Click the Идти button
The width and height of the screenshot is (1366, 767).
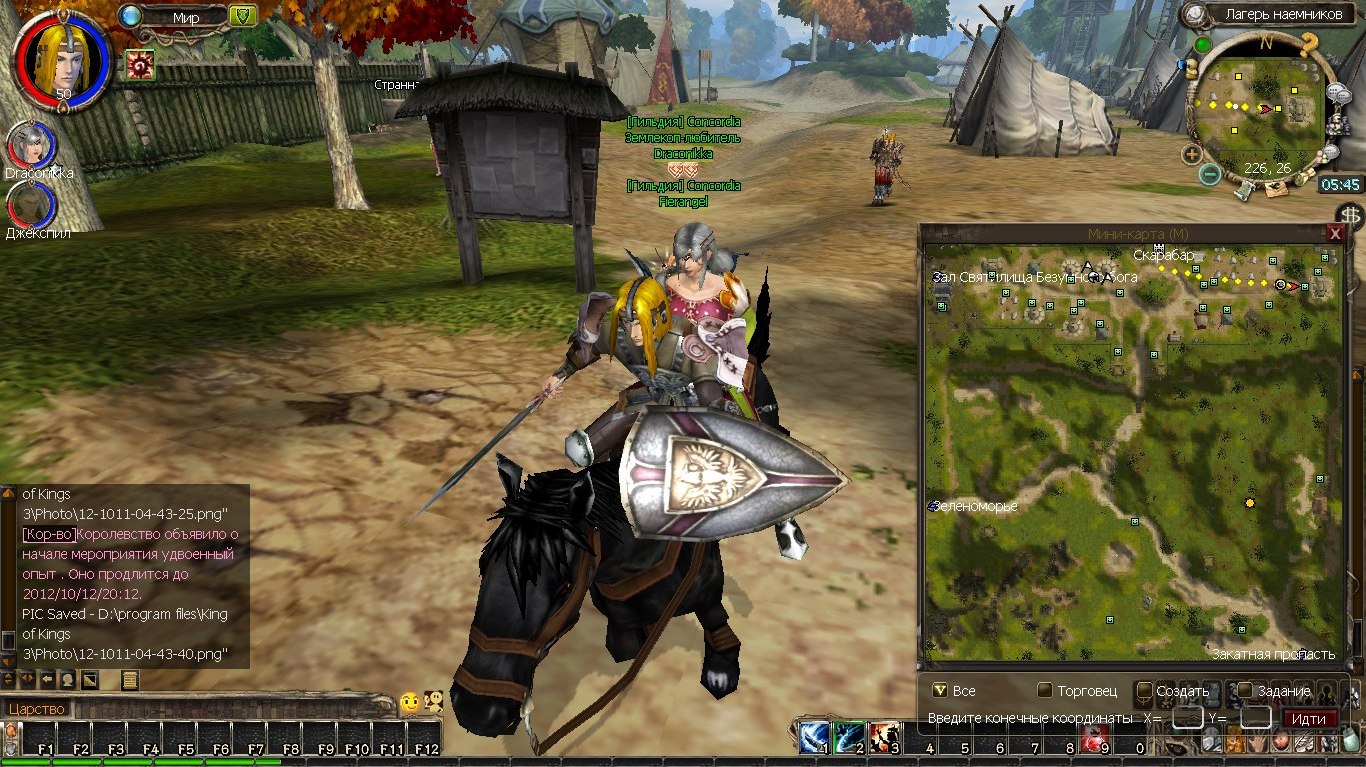pyautogui.click(x=1309, y=718)
